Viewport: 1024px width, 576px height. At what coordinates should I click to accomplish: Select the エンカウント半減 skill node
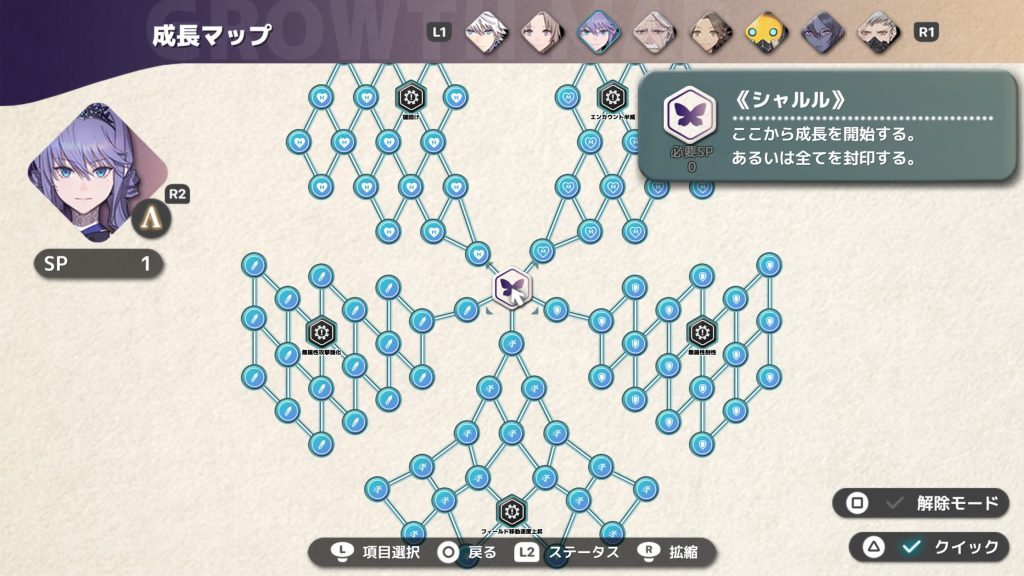(x=610, y=97)
